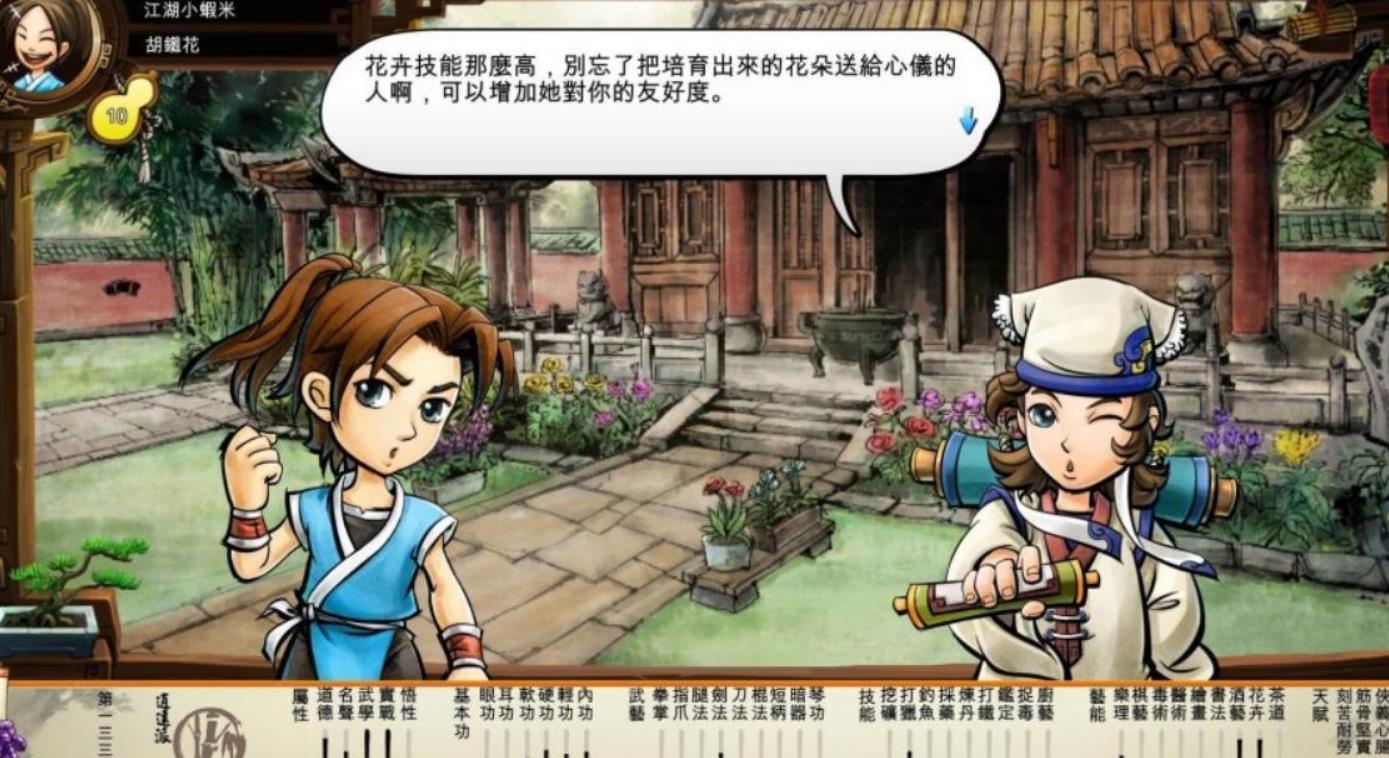Click the blue continue arrow in the dialogue bubble
Viewport: 1389px width, 758px height.
(966, 118)
